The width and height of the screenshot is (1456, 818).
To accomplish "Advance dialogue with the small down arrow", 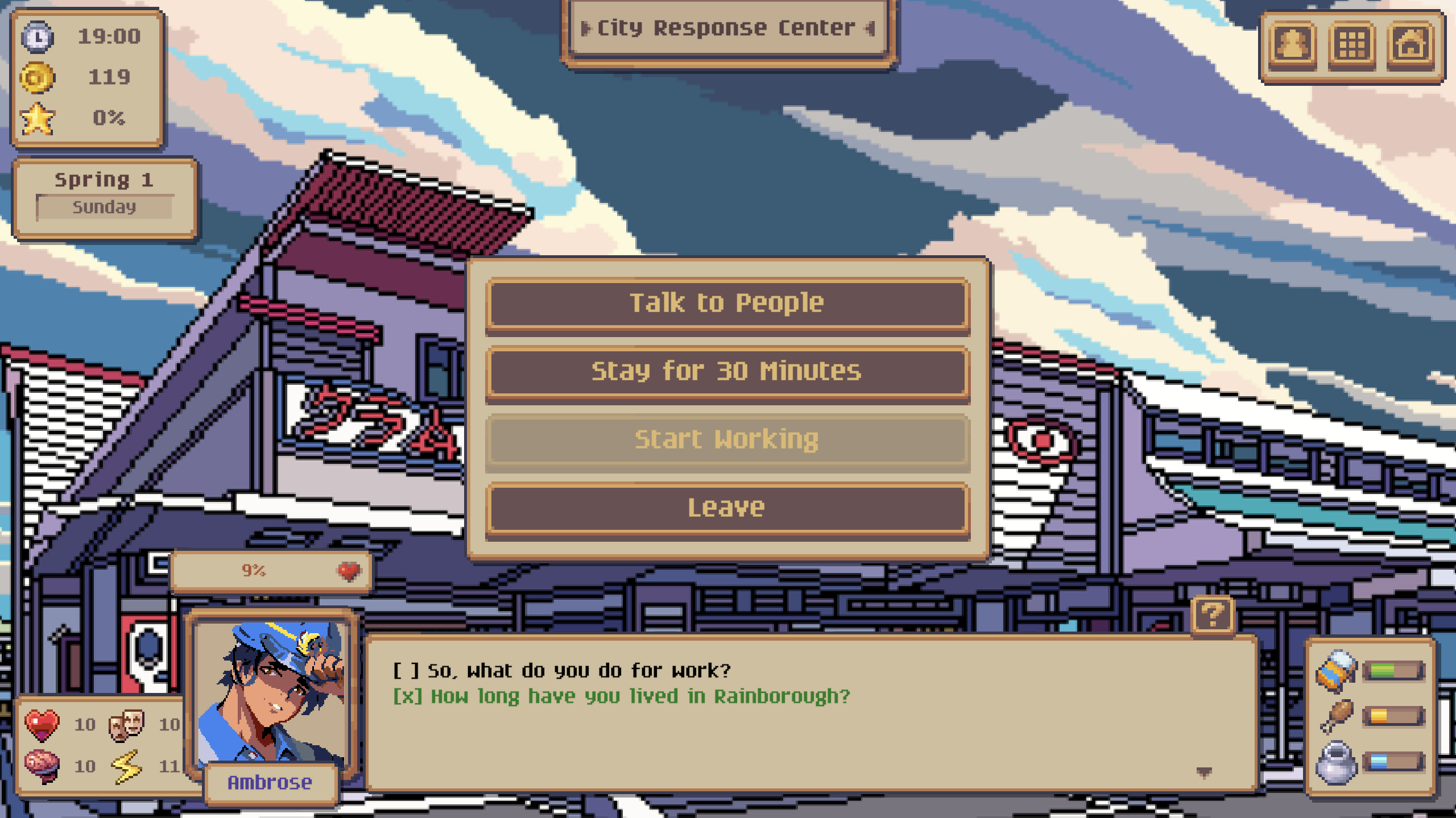I will click(1203, 771).
